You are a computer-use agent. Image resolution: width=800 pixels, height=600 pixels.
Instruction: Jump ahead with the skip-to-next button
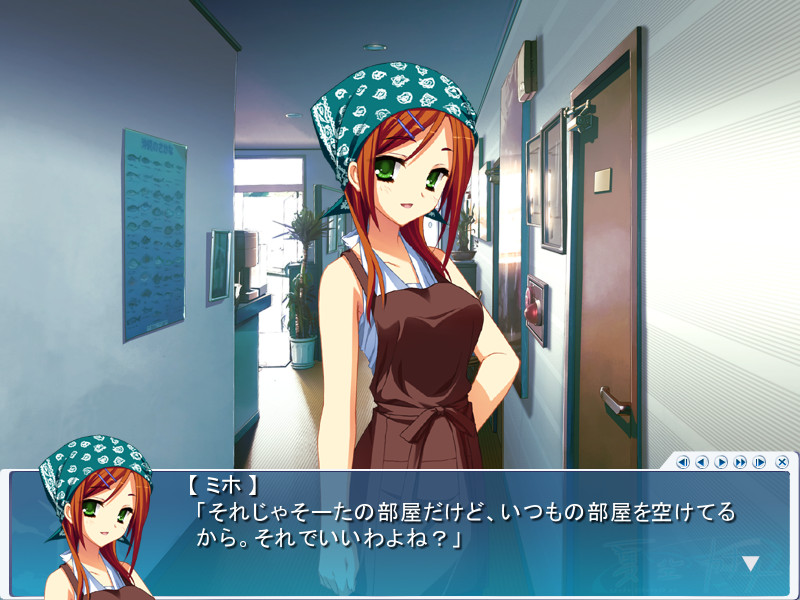759,462
